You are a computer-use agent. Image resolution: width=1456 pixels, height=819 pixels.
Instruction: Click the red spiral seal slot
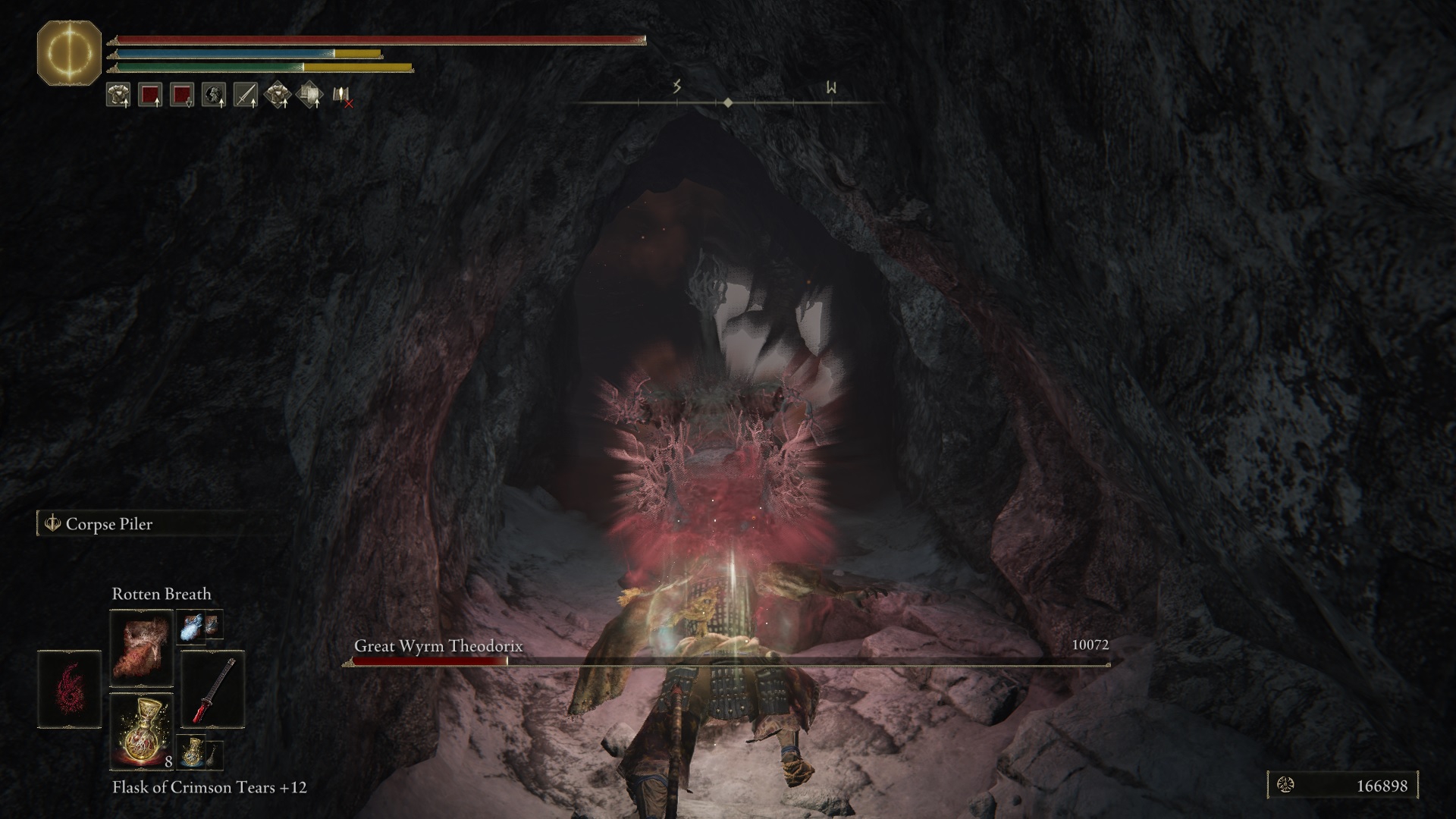69,689
